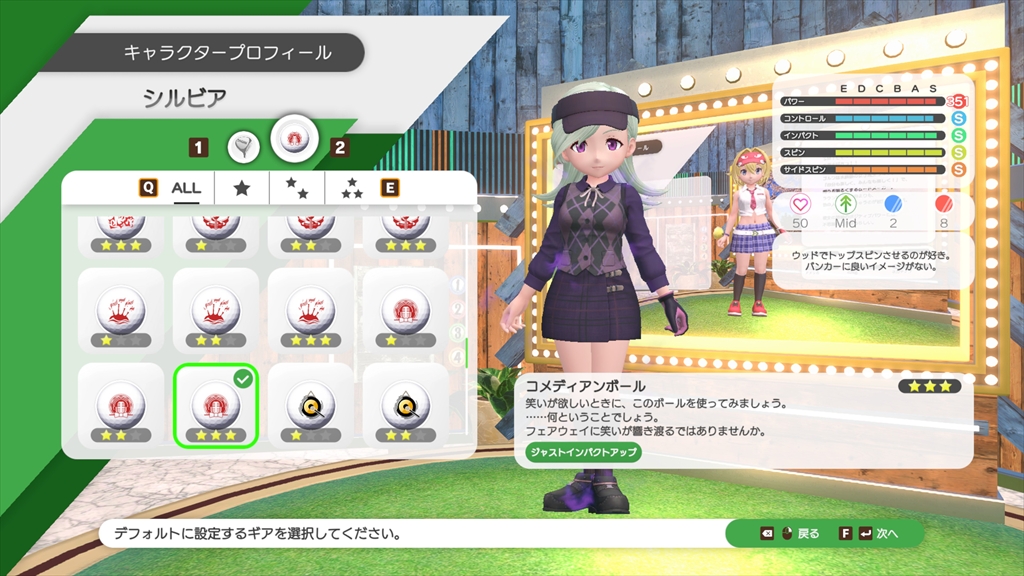Screen dimensions: 1024x576
Task: Switch to the golf ball gear category
Action: click(x=294, y=135)
